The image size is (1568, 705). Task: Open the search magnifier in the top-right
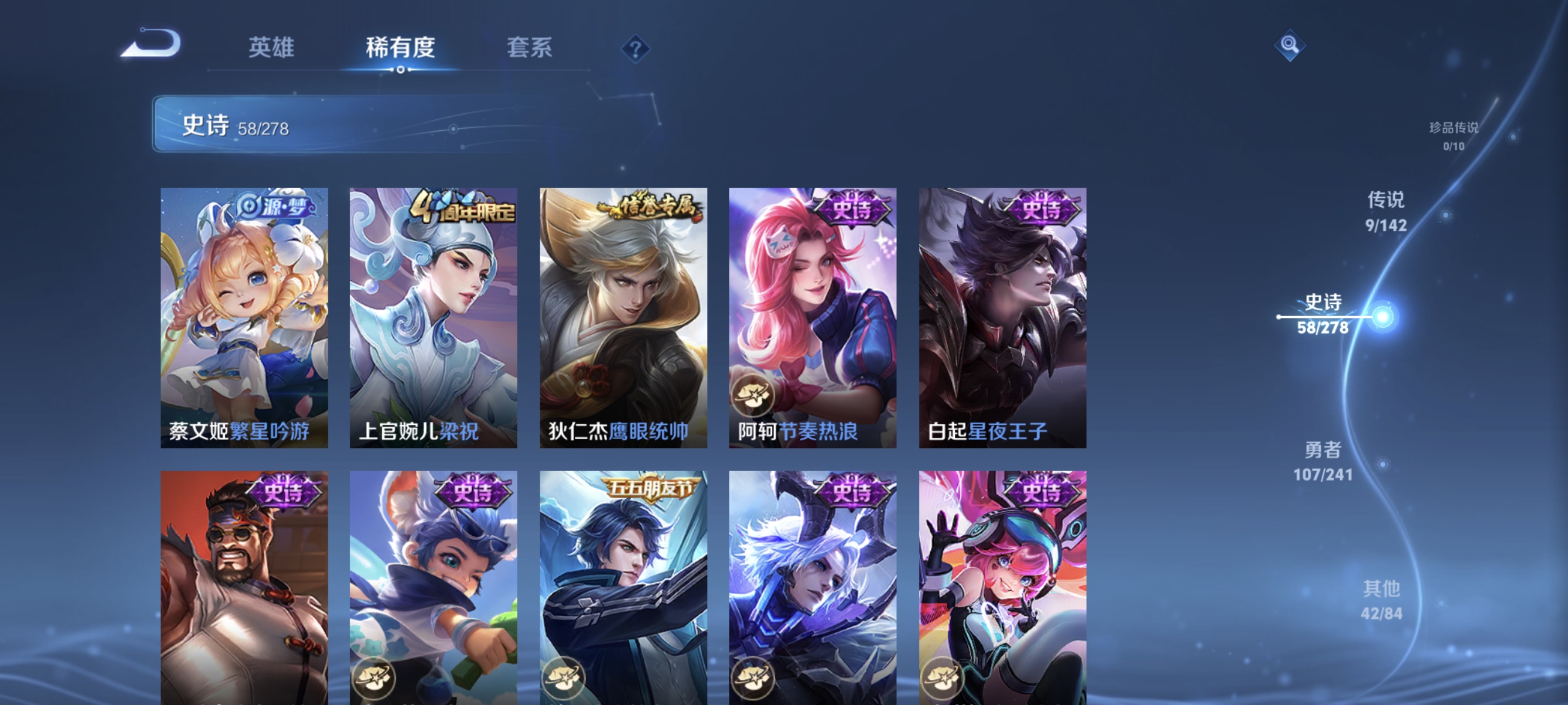tap(1290, 45)
